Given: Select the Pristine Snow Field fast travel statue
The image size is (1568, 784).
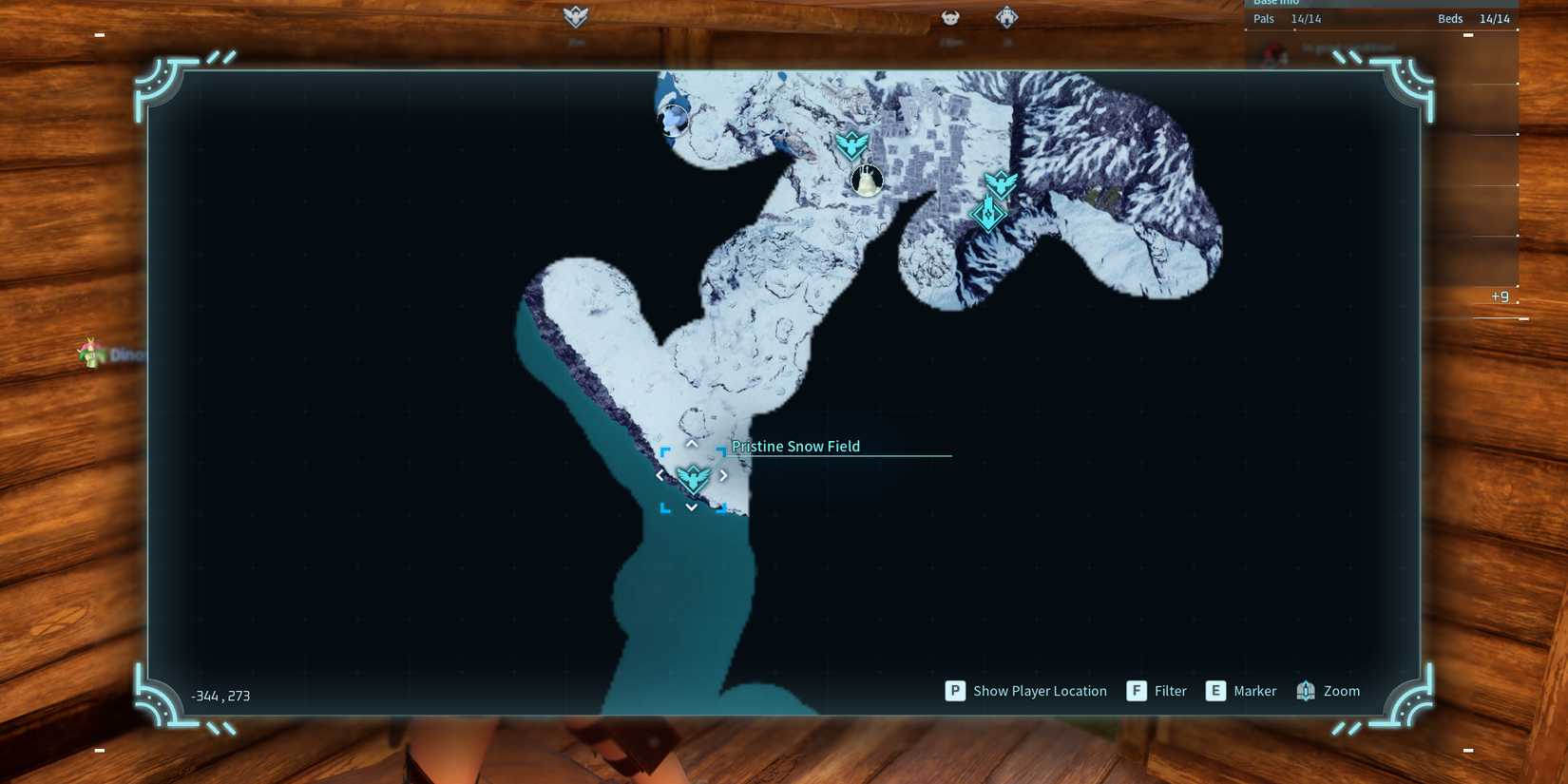Looking at the screenshot, I should (694, 476).
